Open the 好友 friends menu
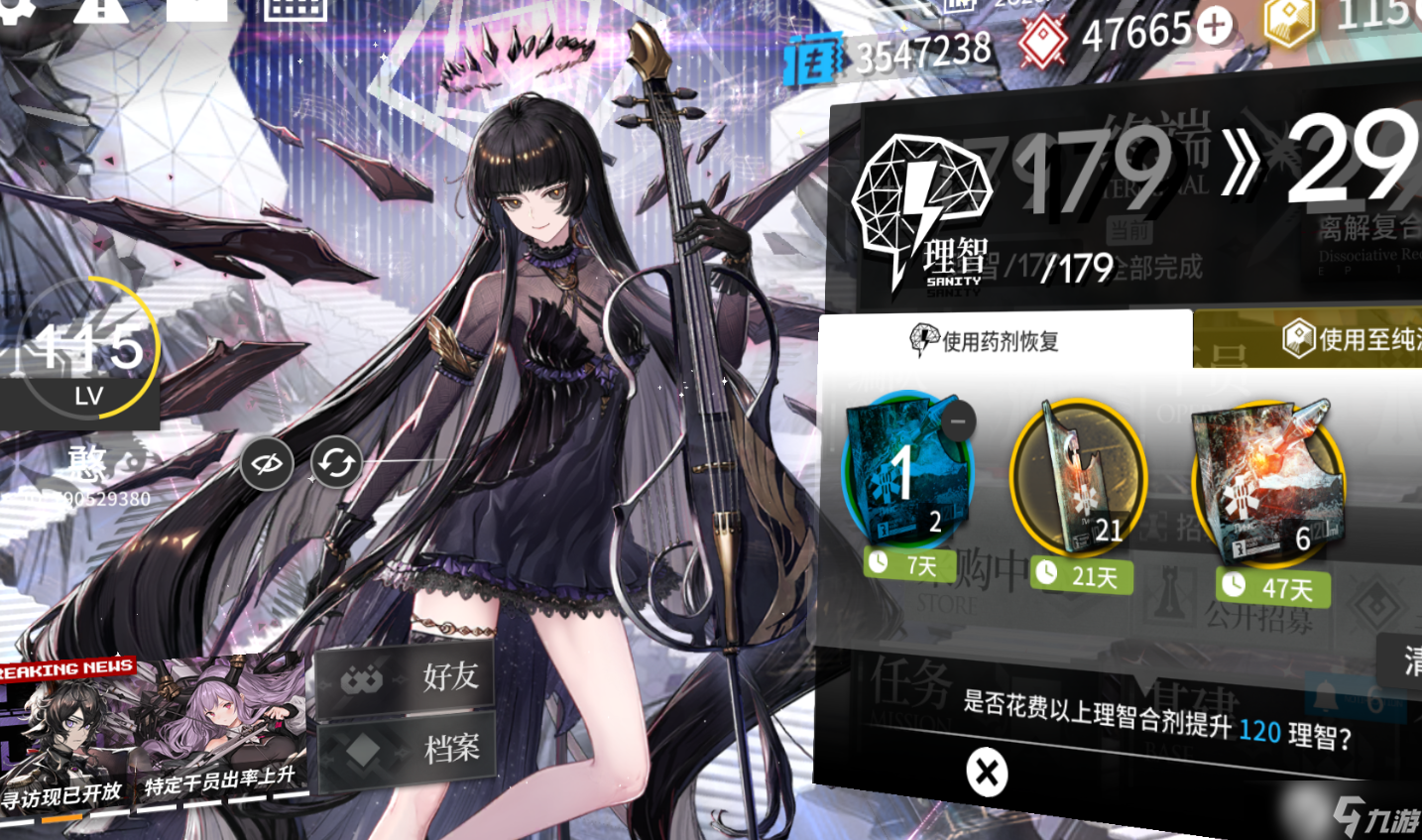Screen dimensions: 1422x840 (407, 678)
